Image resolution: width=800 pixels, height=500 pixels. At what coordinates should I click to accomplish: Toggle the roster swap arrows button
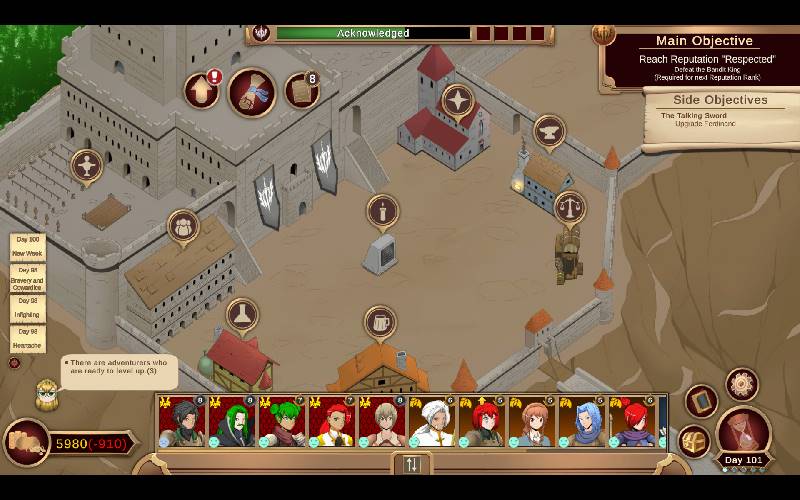tap(411, 464)
